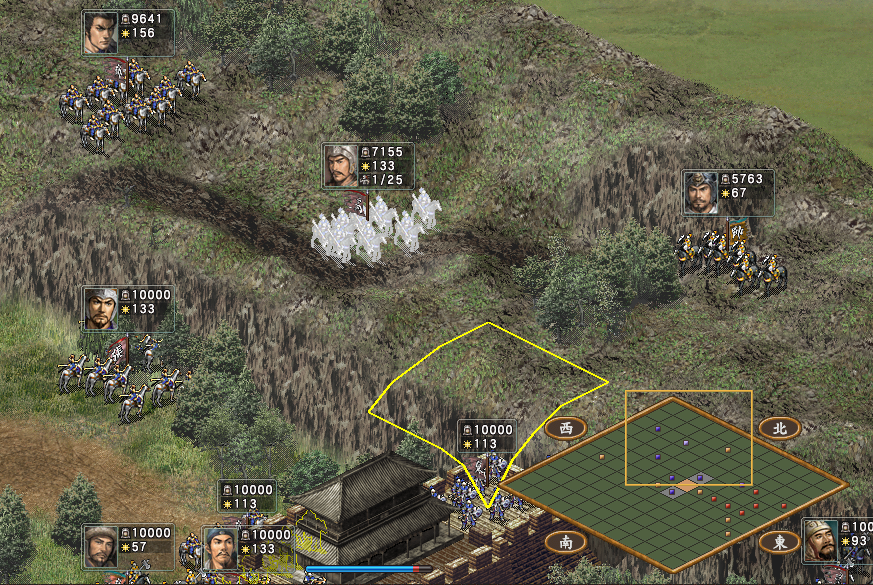
Task: Click the diamond-shaped battlefield minimap
Action: click(673, 485)
